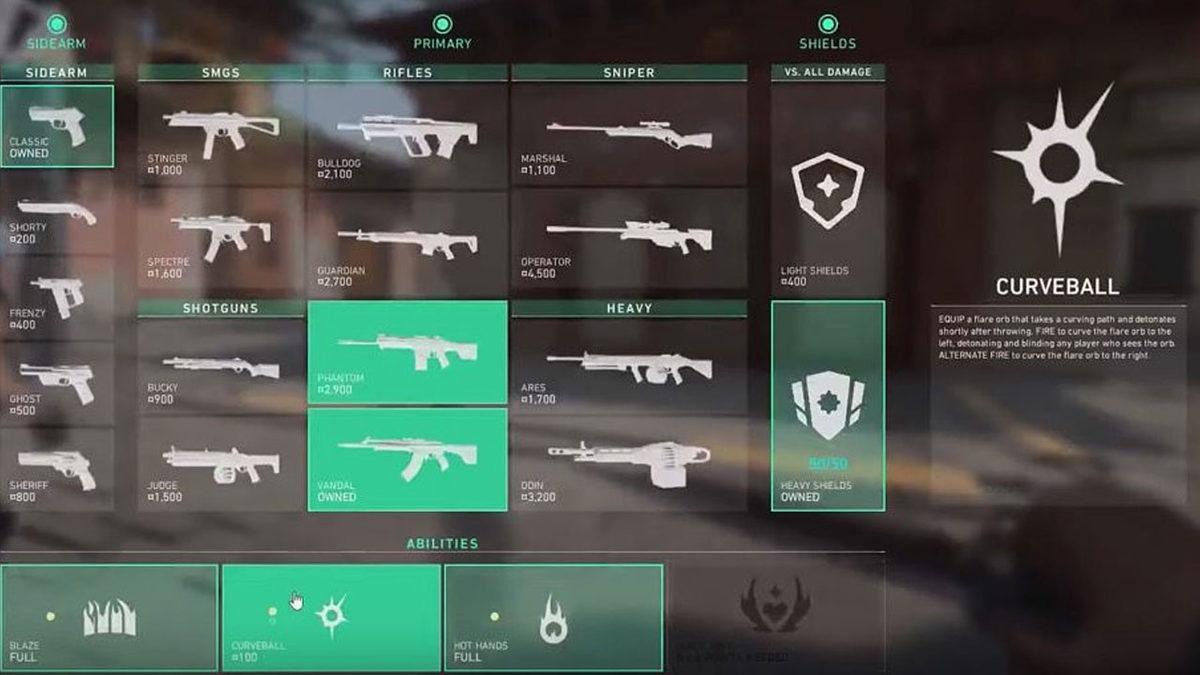Buy the Marshal sniper

pos(629,135)
